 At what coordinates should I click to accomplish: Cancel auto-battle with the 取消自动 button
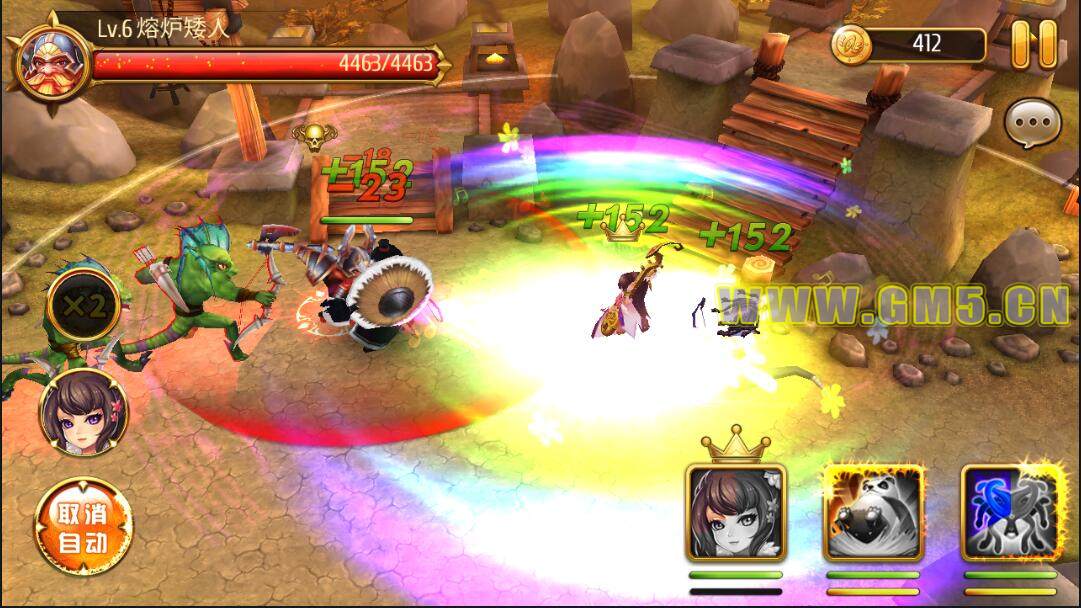(x=82, y=528)
